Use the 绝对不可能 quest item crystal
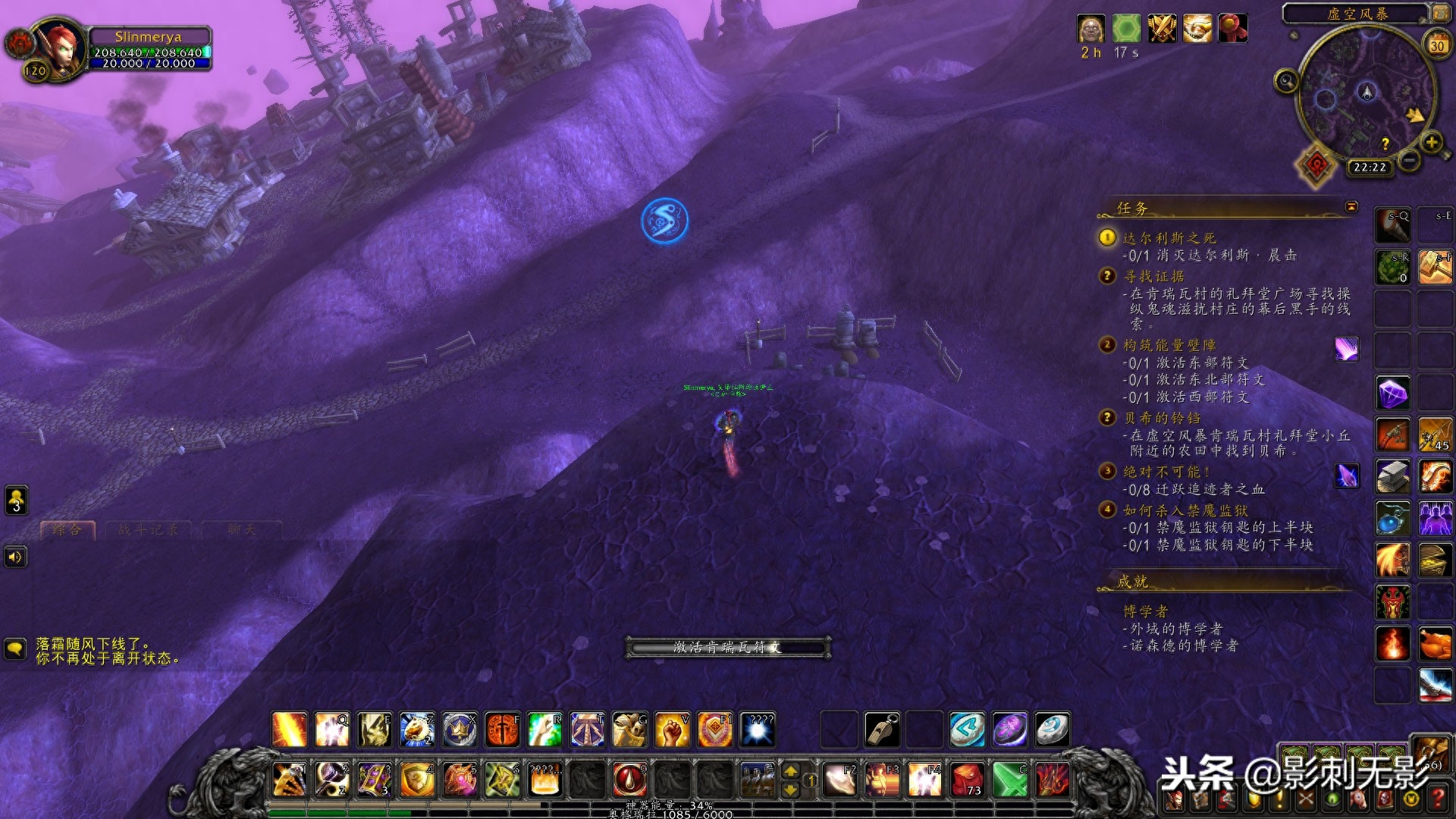The height and width of the screenshot is (819, 1456). [1347, 476]
